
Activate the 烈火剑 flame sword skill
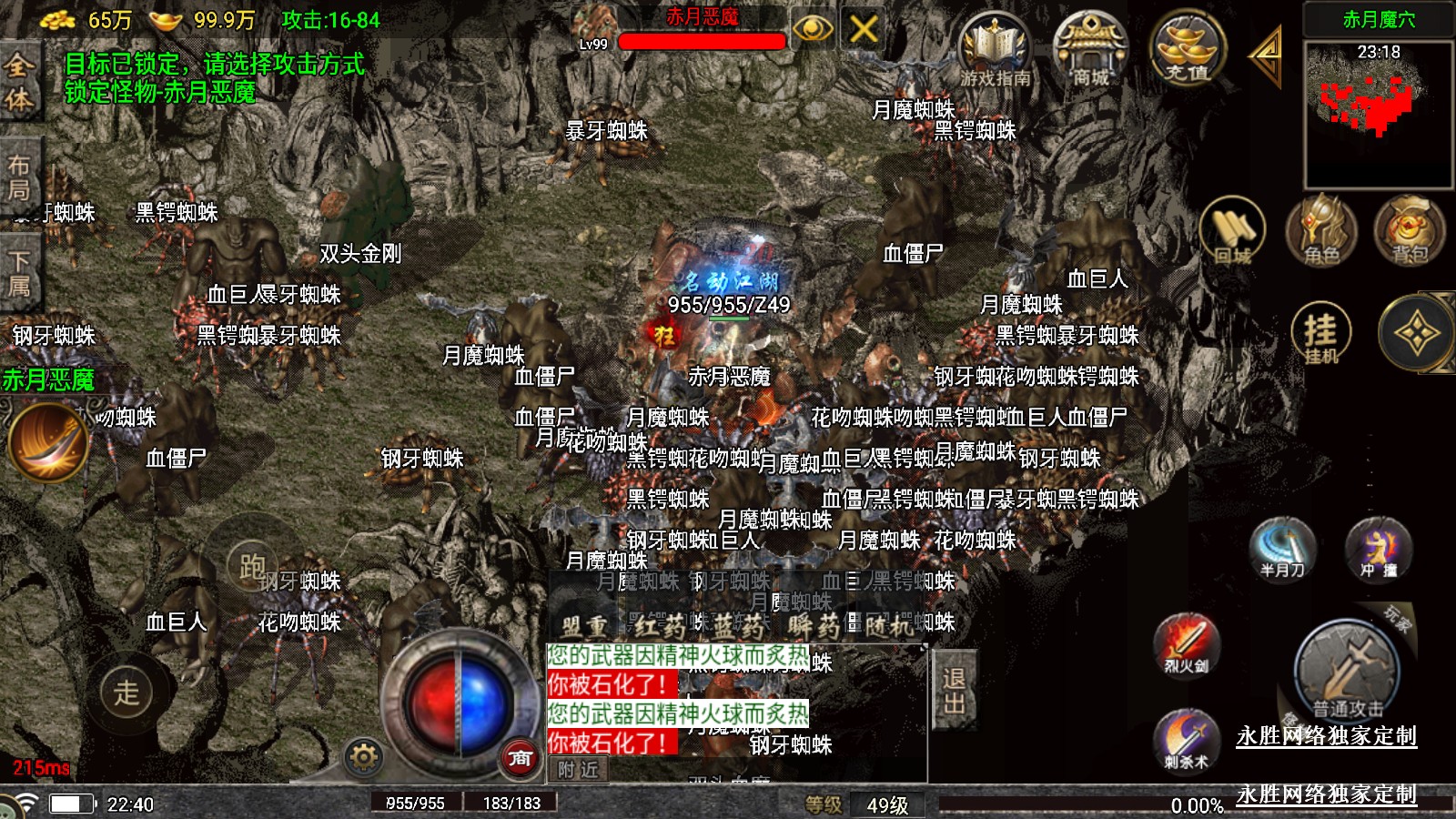click(x=1186, y=644)
